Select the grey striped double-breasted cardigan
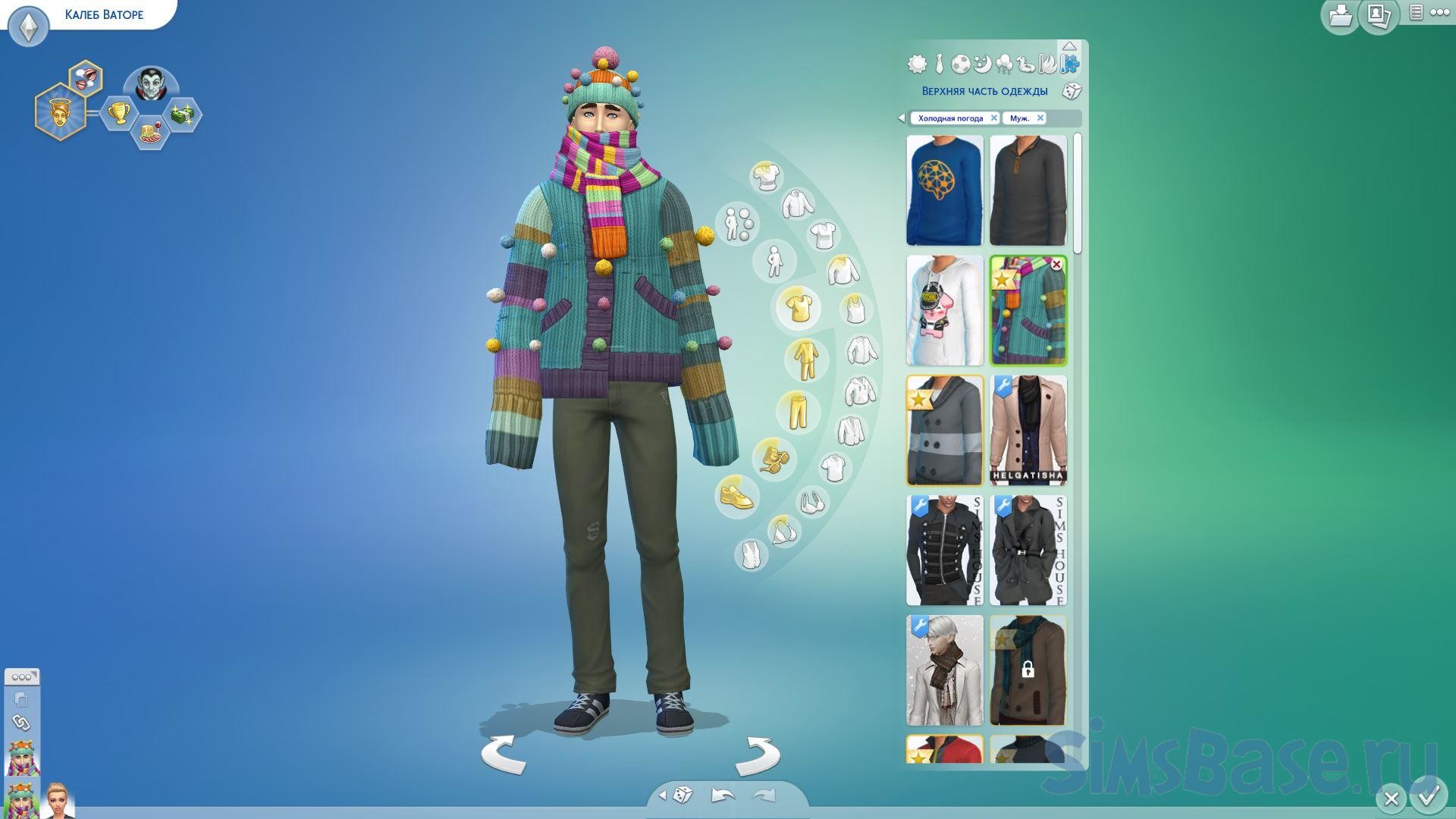This screenshot has width=1456, height=819. pos(944,430)
